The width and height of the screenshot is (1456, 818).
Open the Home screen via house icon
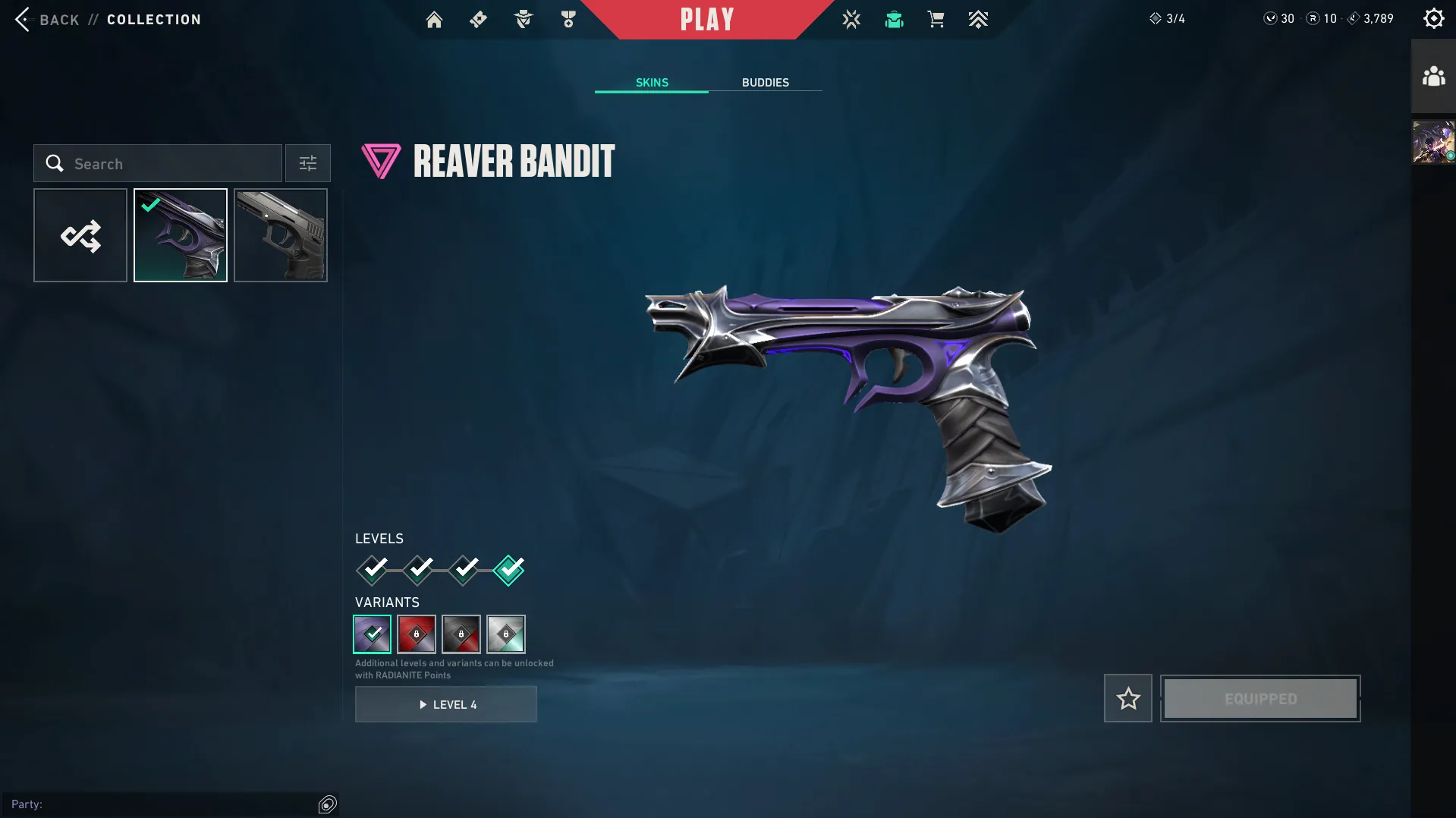click(434, 20)
